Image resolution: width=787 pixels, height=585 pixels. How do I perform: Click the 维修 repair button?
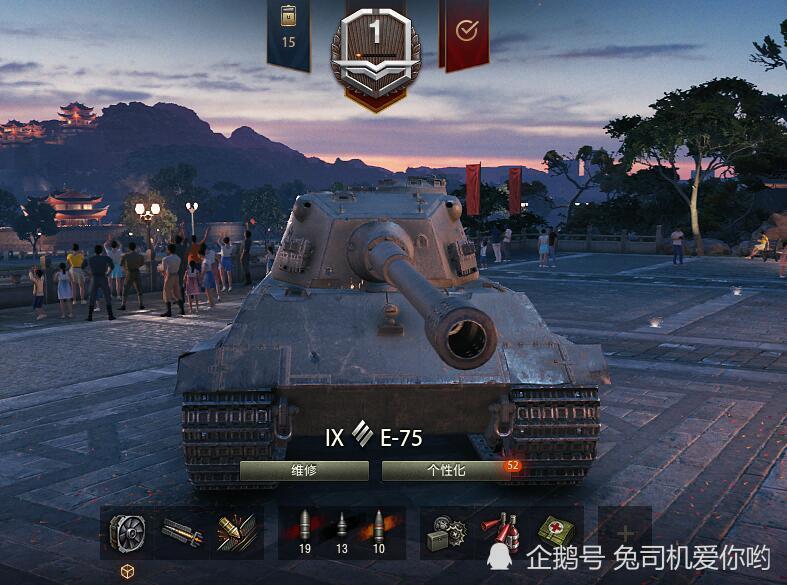(x=304, y=471)
